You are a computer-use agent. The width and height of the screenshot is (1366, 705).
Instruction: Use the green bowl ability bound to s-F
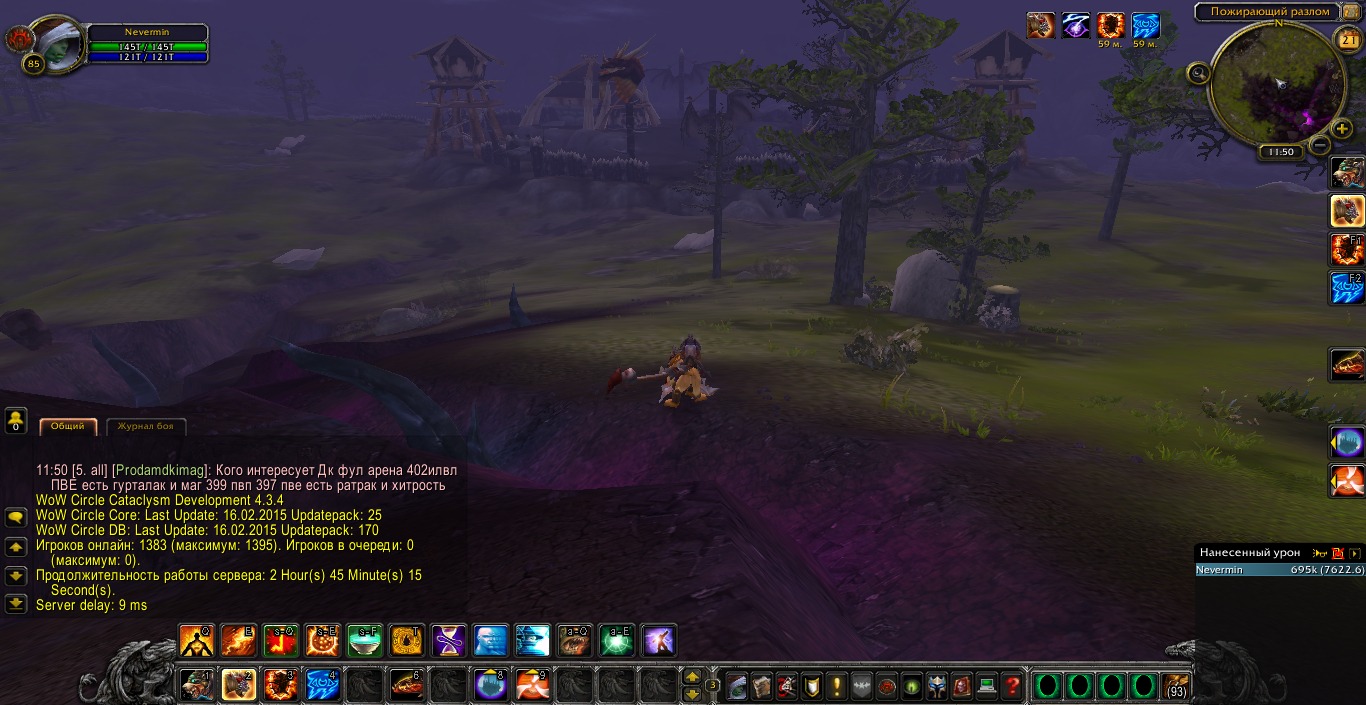(365, 640)
